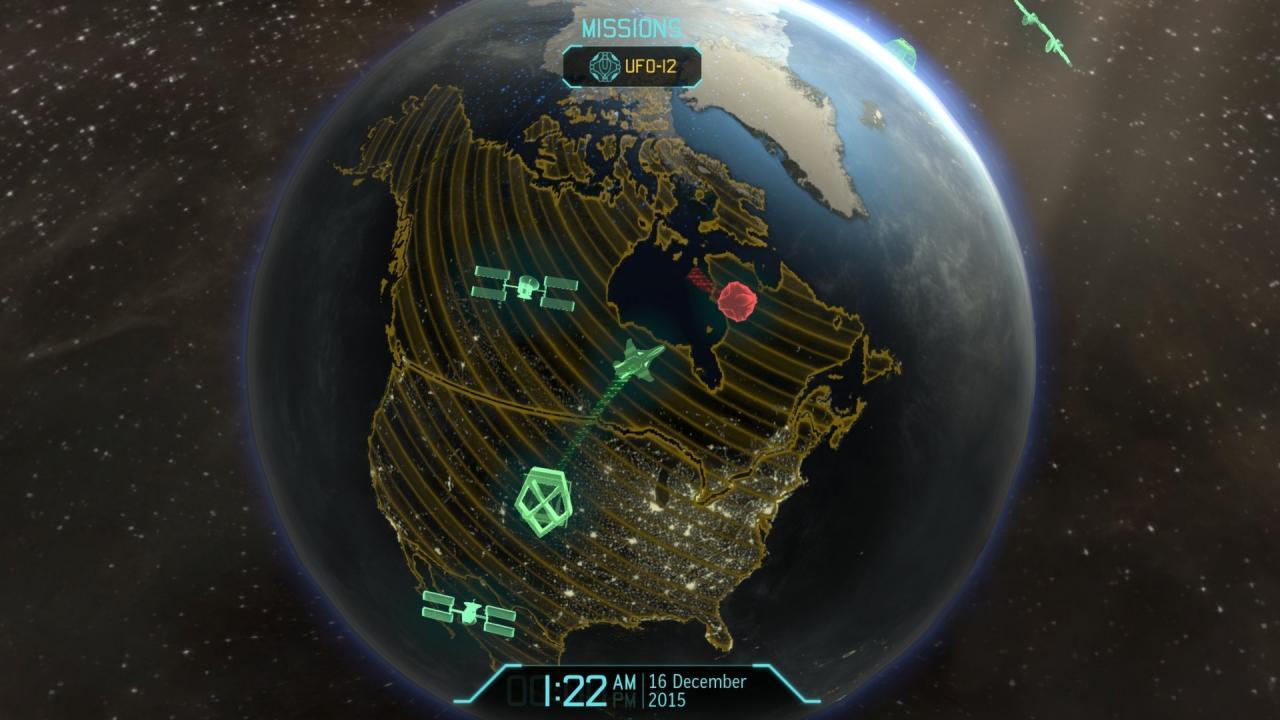1280x720 pixels.
Task: Select the satellite hovering over western Canada
Action: pos(527,287)
